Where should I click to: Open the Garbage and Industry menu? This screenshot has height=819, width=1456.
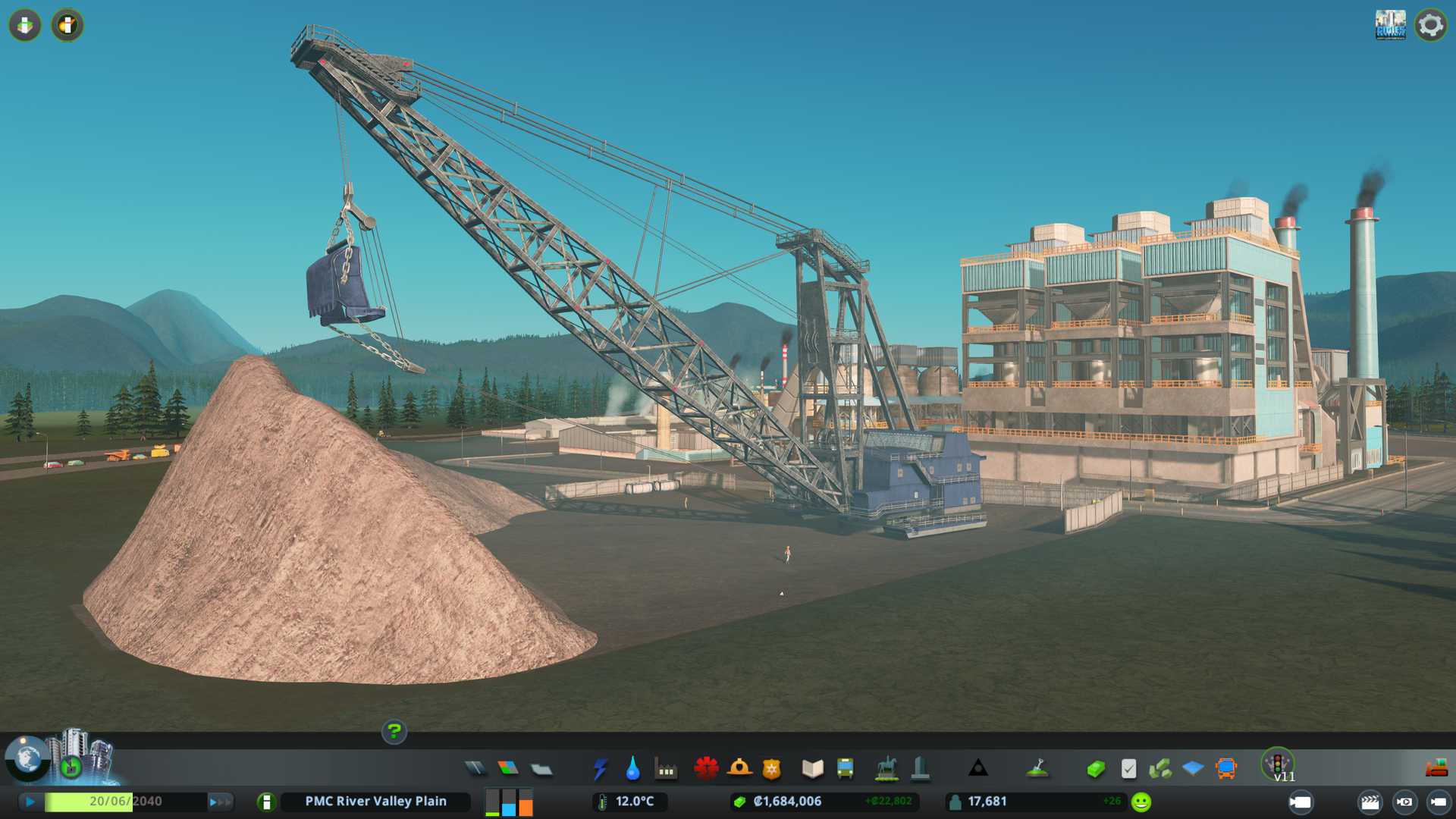666,769
